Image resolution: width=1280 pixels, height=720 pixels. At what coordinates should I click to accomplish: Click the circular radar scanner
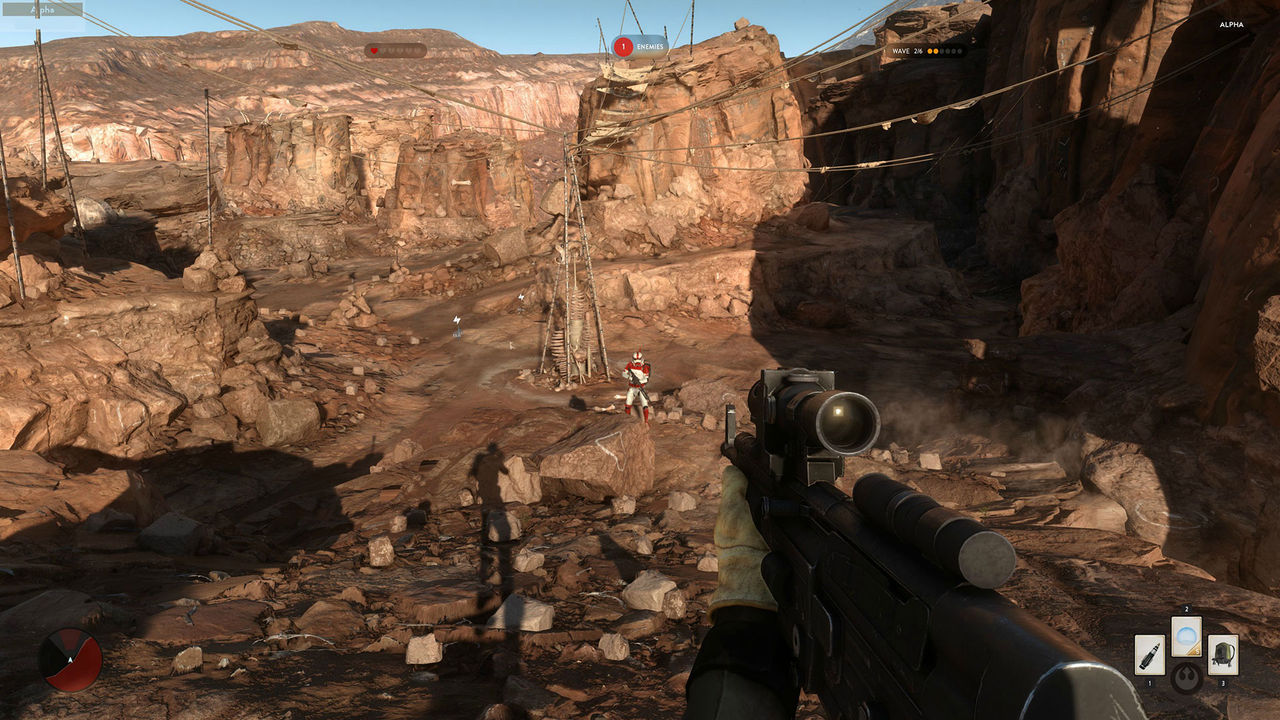[70, 660]
